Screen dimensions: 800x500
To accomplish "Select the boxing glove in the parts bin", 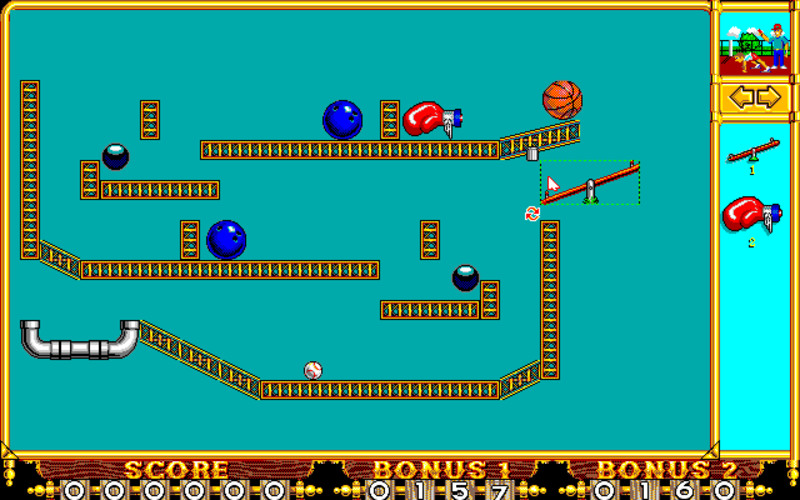I will [752, 215].
